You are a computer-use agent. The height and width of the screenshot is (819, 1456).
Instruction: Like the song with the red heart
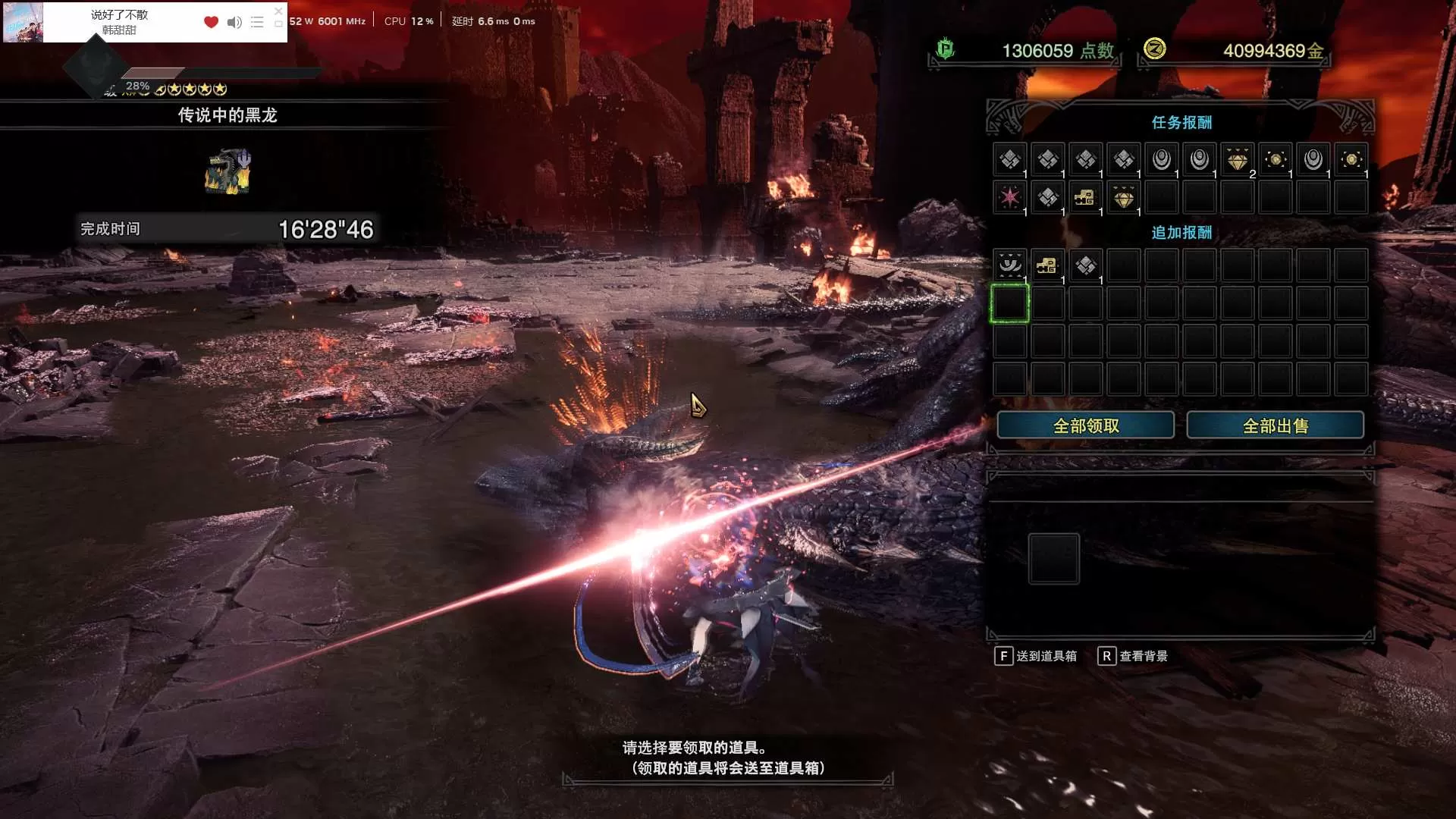coord(211,22)
